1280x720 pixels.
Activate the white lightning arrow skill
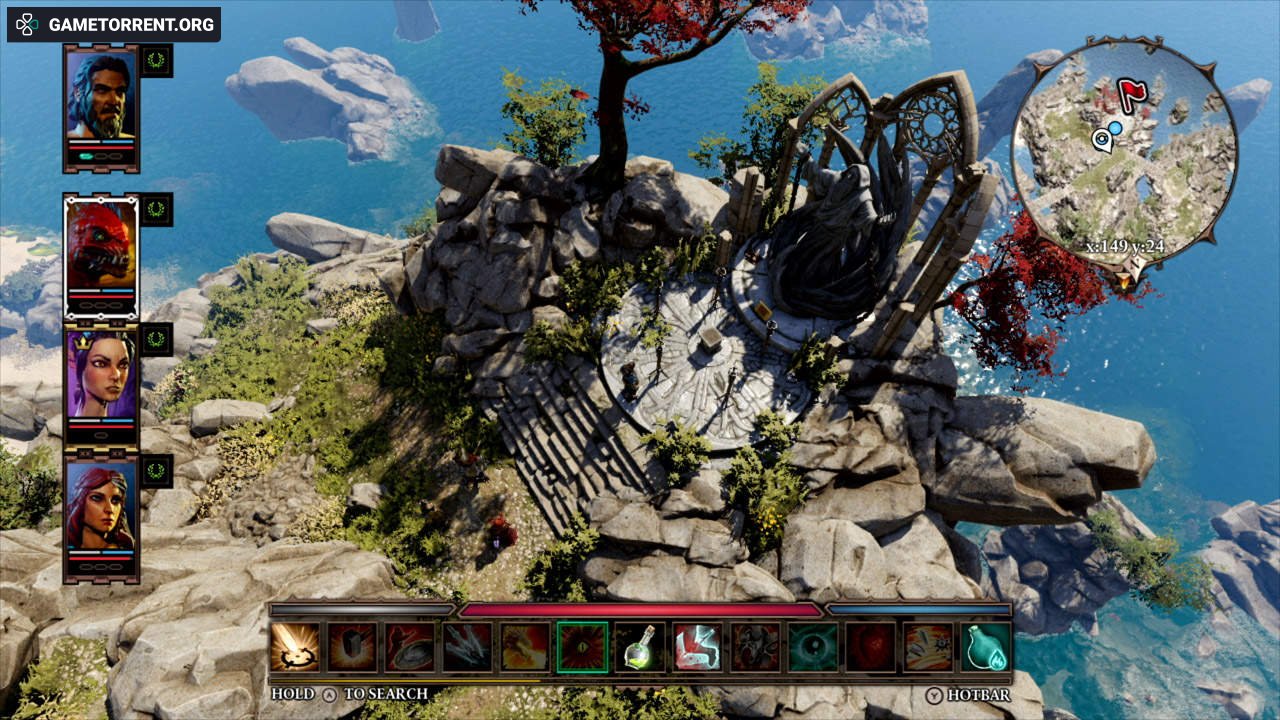pos(698,647)
